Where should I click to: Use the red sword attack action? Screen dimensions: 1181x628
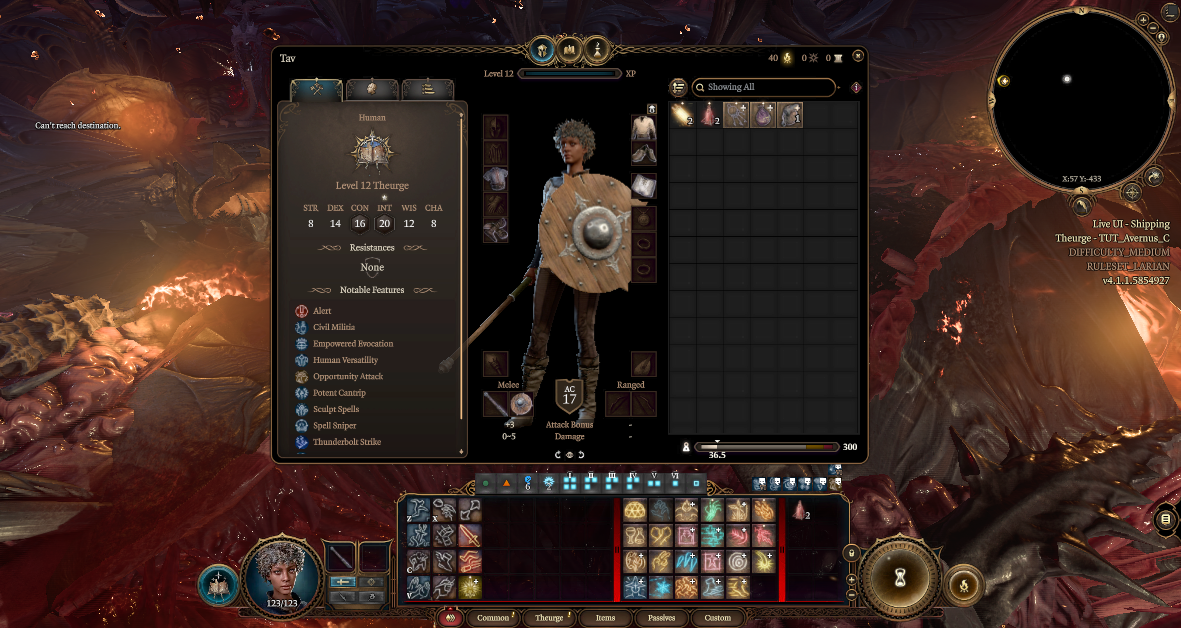(469, 537)
